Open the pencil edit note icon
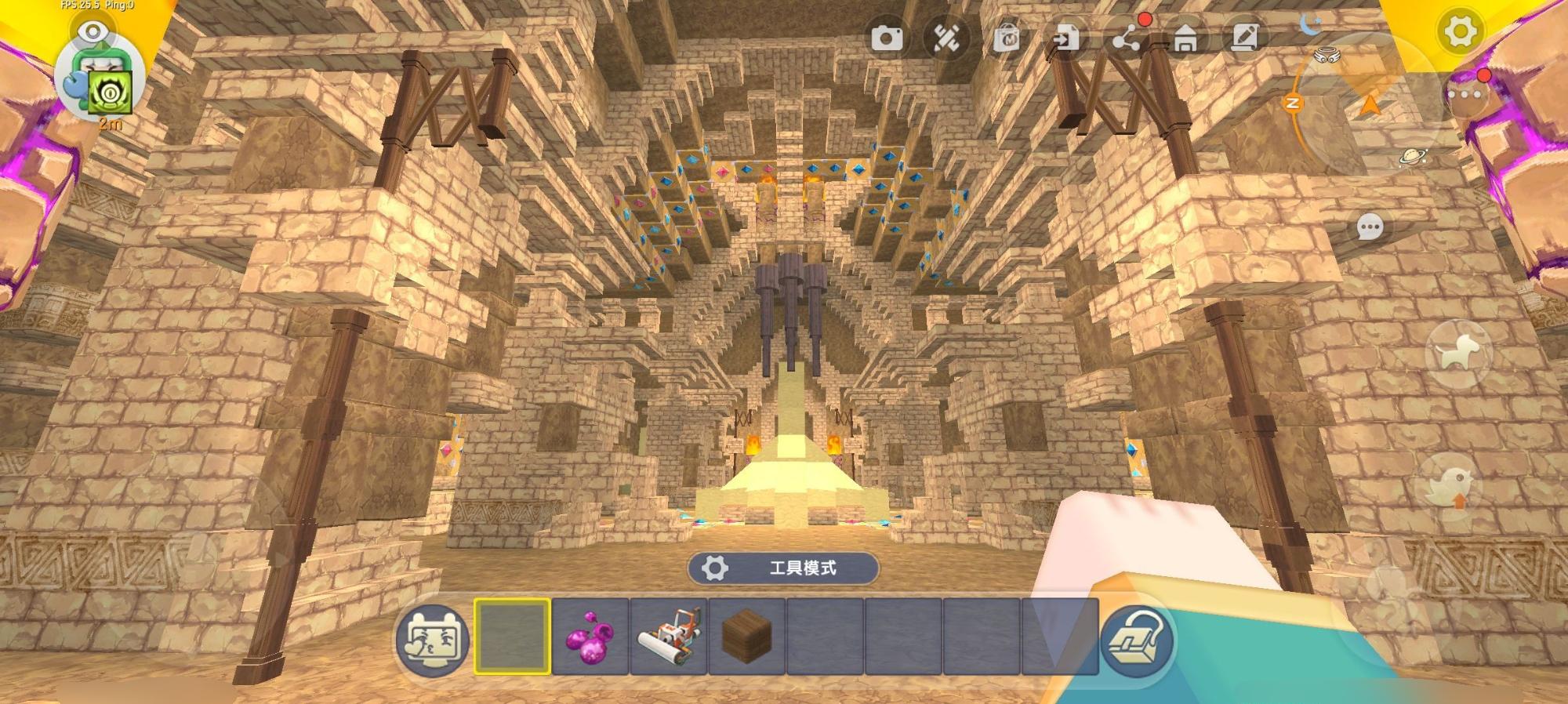Image resolution: width=1568 pixels, height=704 pixels. 1245,38
